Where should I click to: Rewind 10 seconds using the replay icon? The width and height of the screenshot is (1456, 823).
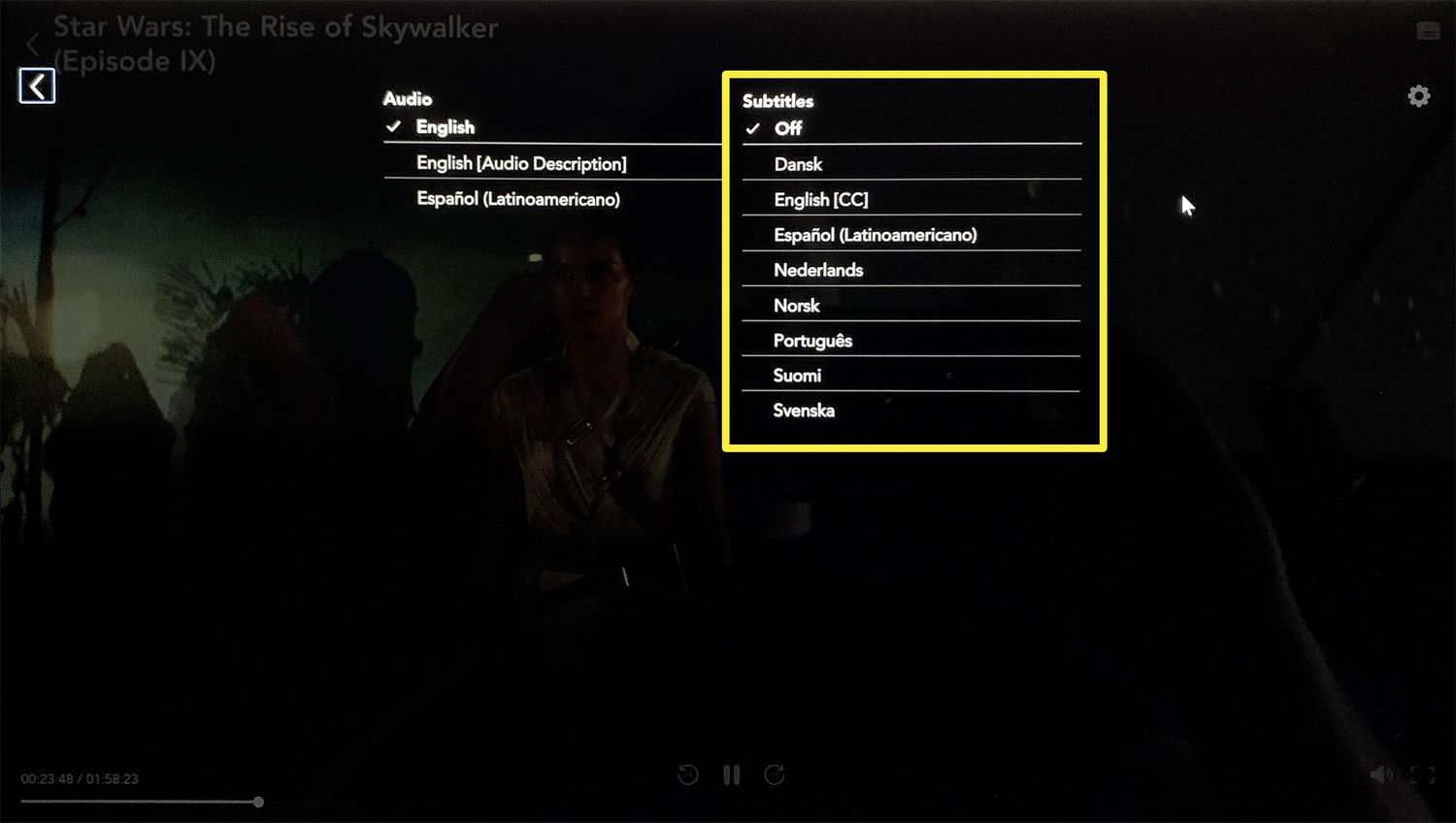coord(687,774)
